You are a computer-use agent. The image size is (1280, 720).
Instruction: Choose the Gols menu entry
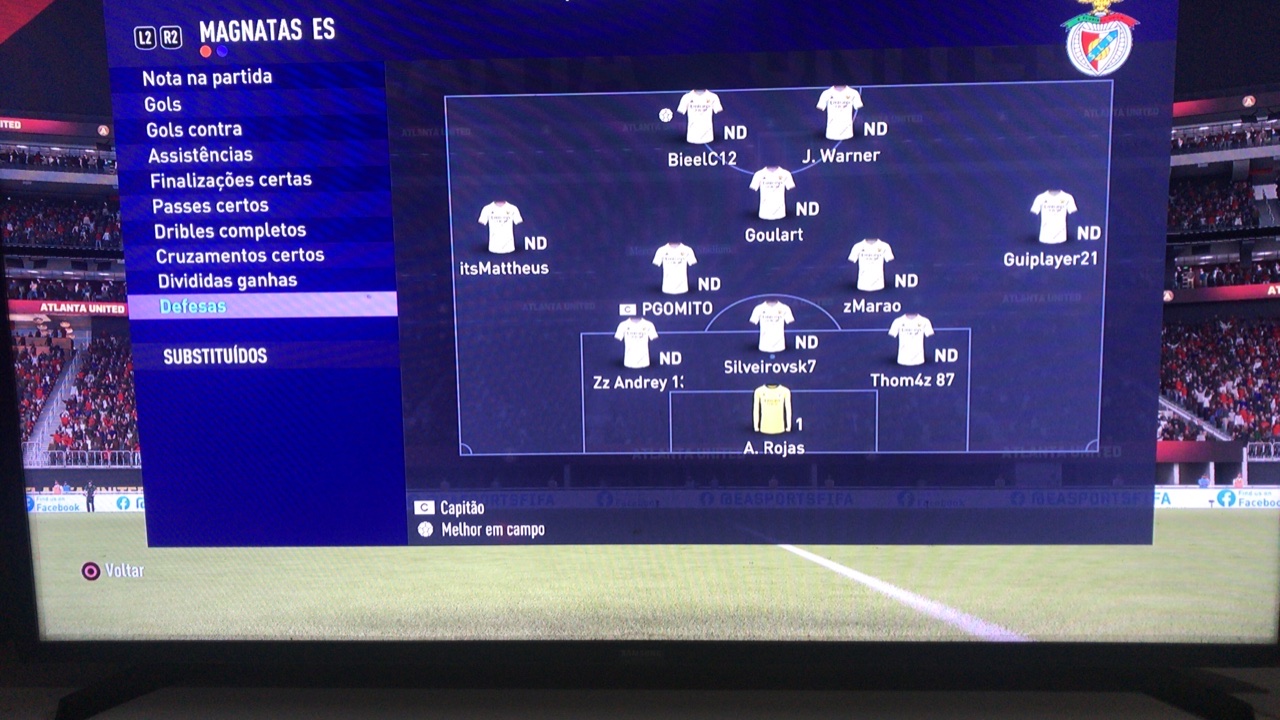coord(162,104)
